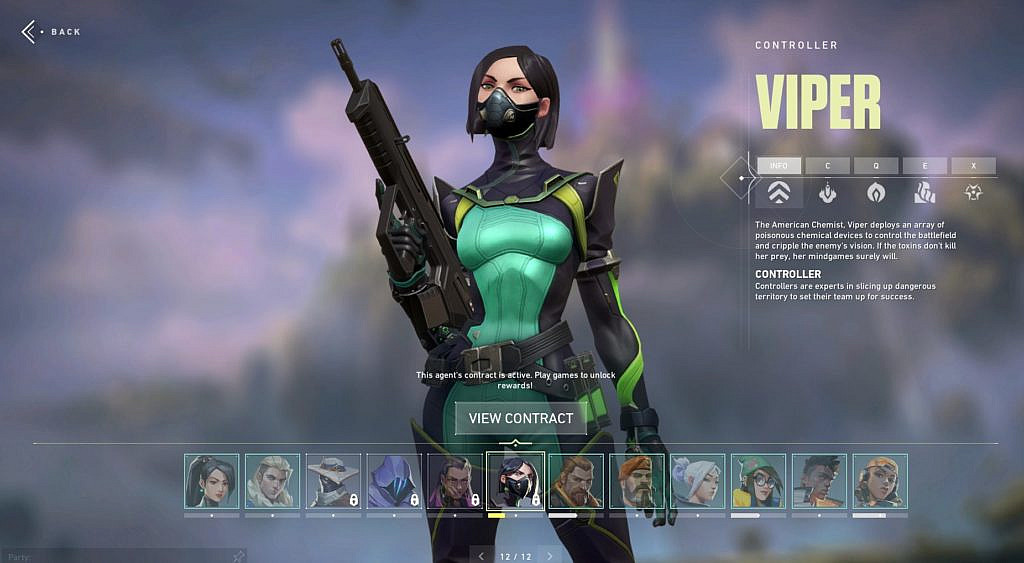Choose the Killjoy agent portrait
The image size is (1024, 563).
click(758, 481)
